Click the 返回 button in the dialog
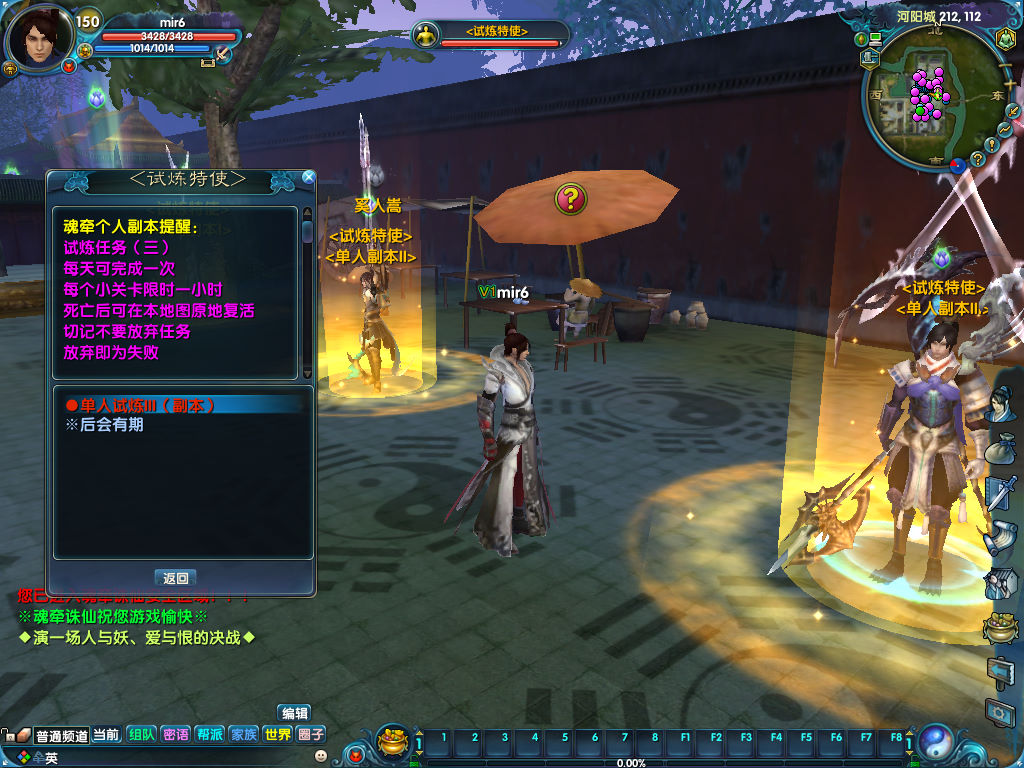This screenshot has width=1024, height=768. pyautogui.click(x=176, y=578)
